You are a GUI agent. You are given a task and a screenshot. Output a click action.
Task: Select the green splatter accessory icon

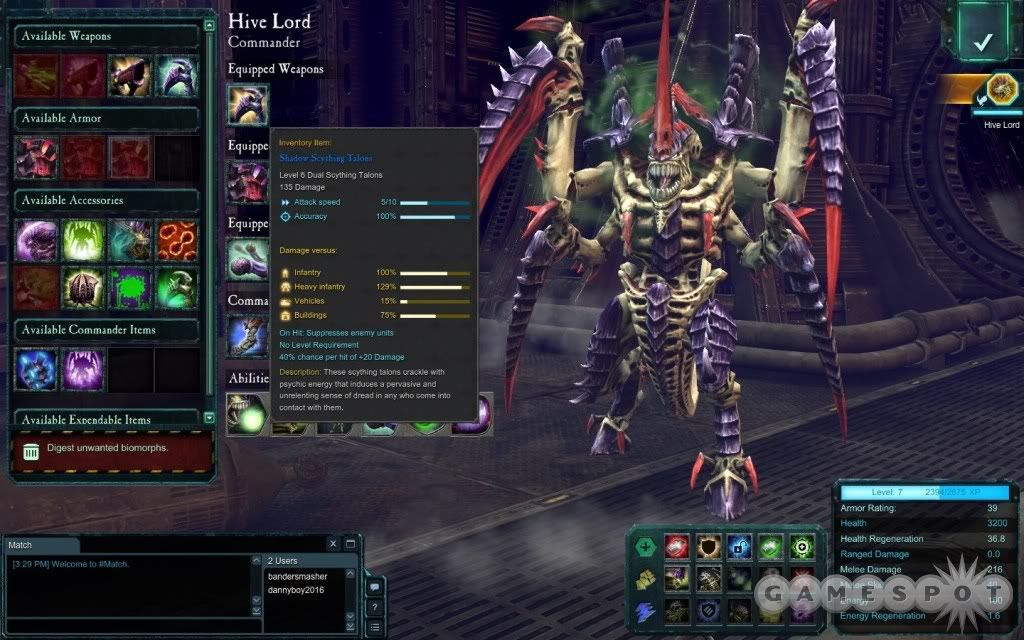tap(130, 287)
